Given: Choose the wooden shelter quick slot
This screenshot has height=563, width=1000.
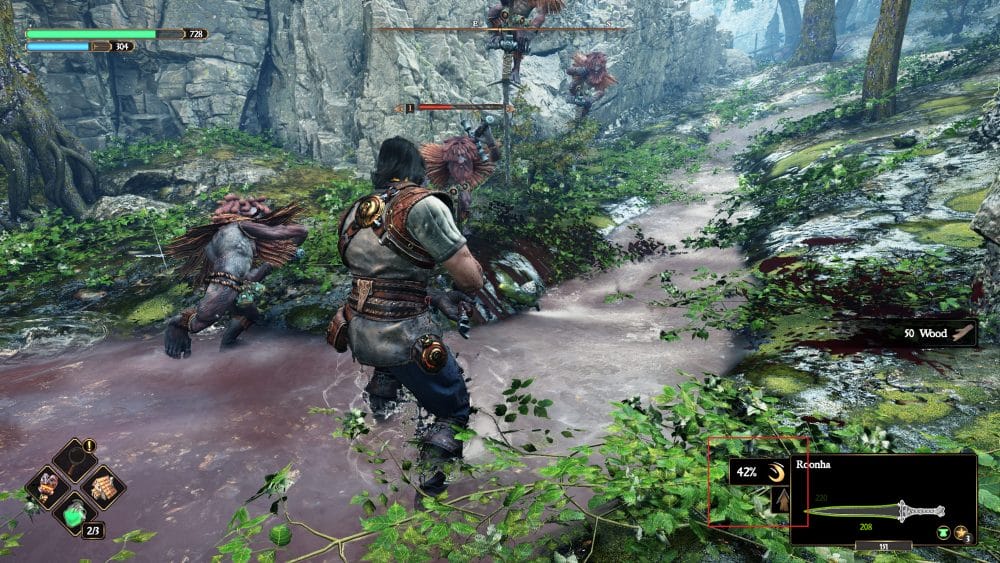Looking at the screenshot, I should click(x=103, y=487).
